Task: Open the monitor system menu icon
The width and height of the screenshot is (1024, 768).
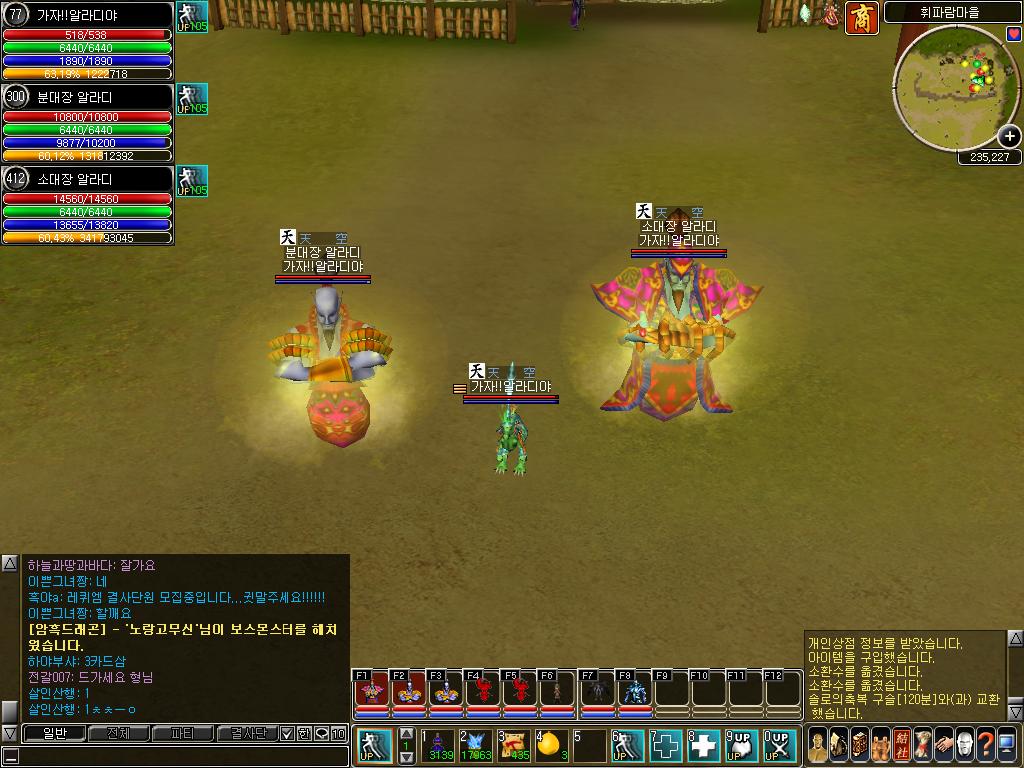Action: pyautogui.click(x=1006, y=744)
